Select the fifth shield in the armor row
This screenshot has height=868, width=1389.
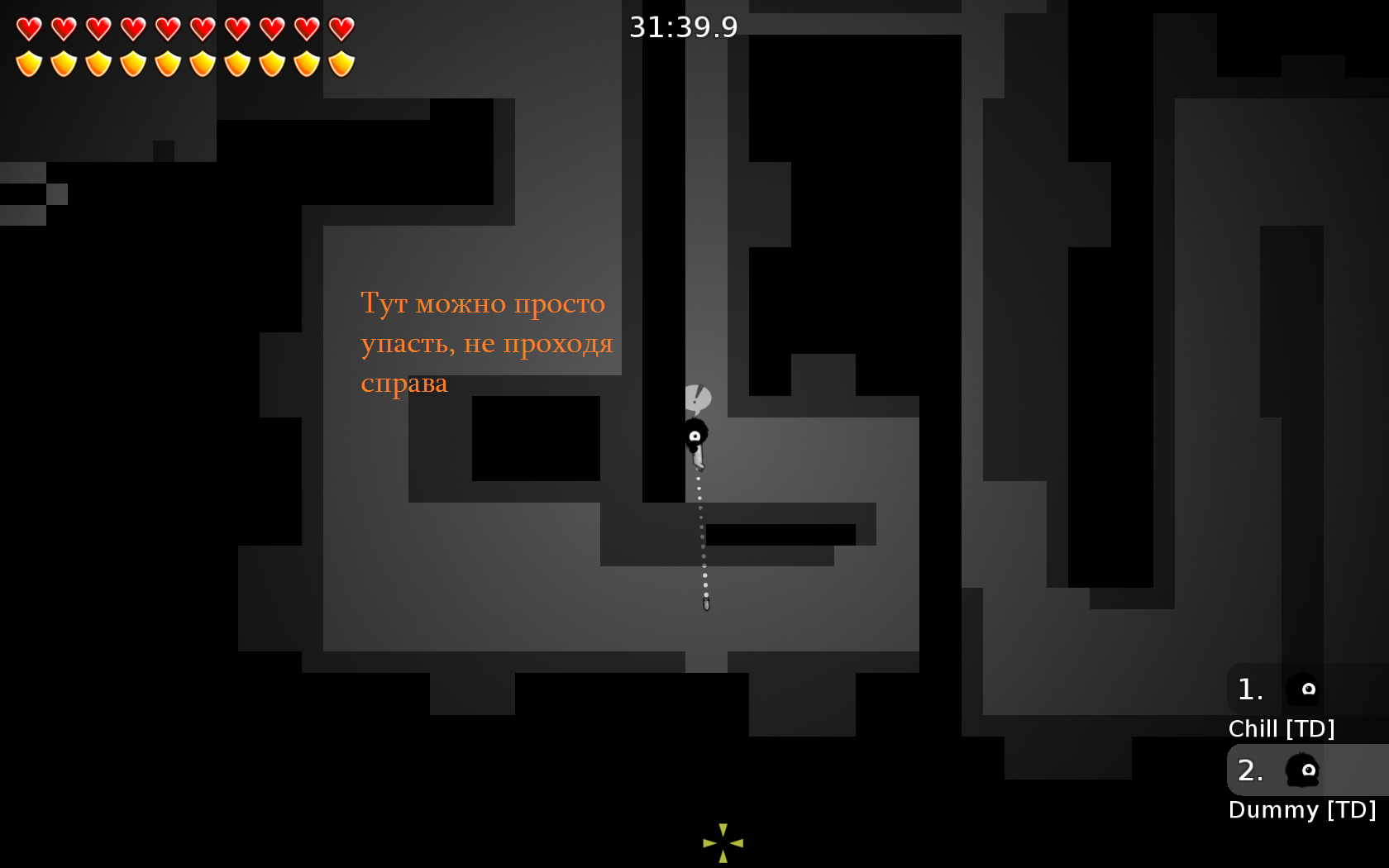(x=167, y=63)
